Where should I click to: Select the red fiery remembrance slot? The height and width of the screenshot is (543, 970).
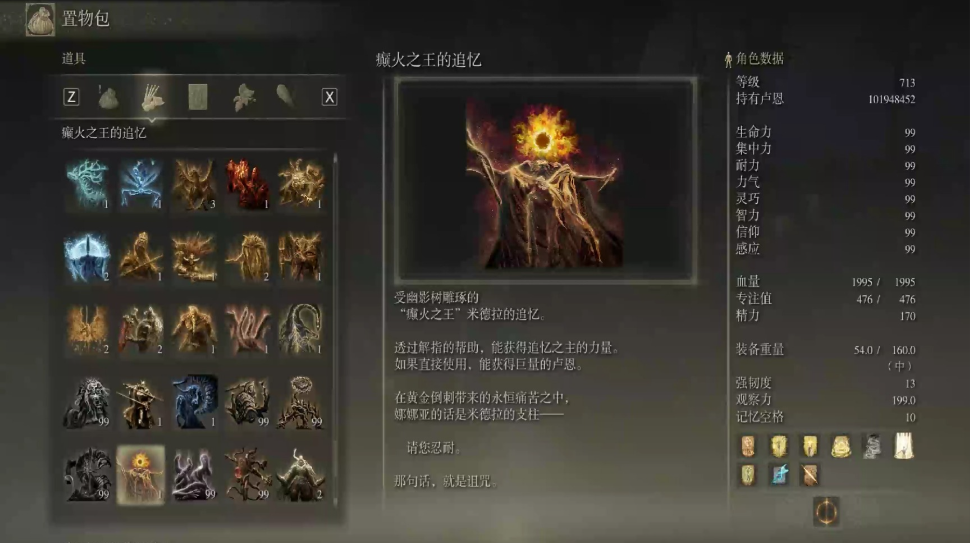point(247,183)
